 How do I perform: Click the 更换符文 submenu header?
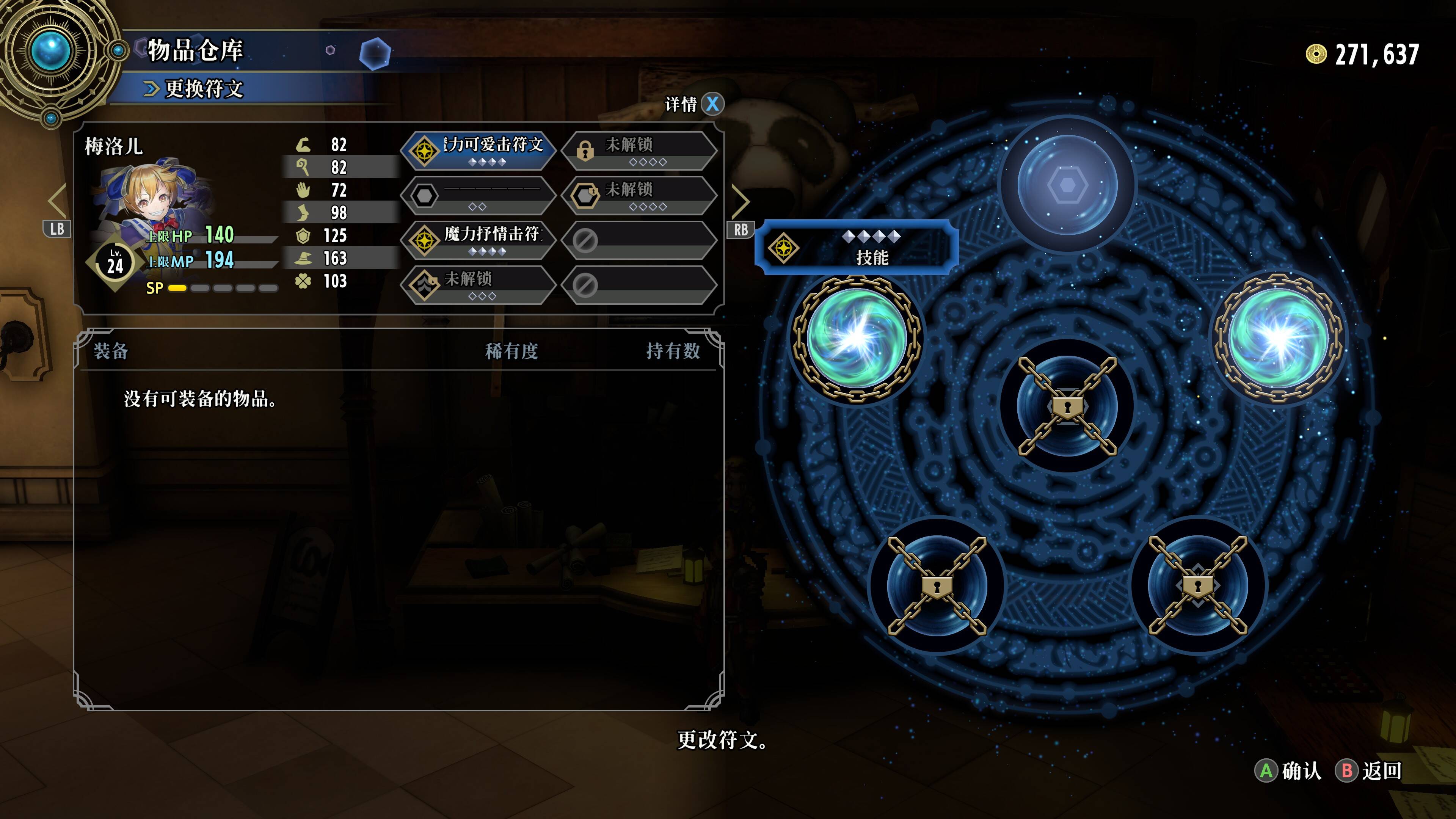click(x=204, y=89)
